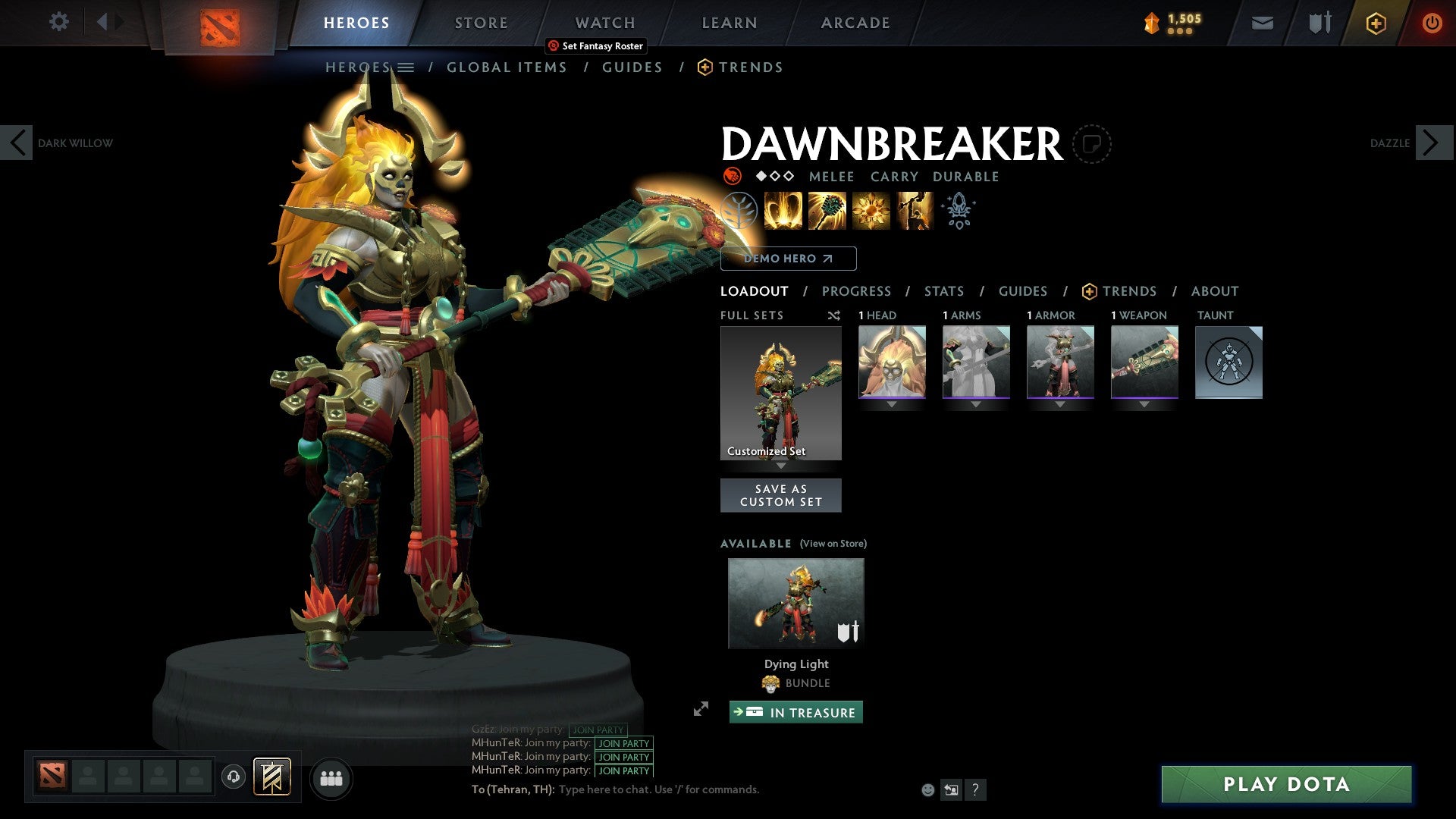
Task: Open the mail notifications icon
Action: pyautogui.click(x=1261, y=23)
